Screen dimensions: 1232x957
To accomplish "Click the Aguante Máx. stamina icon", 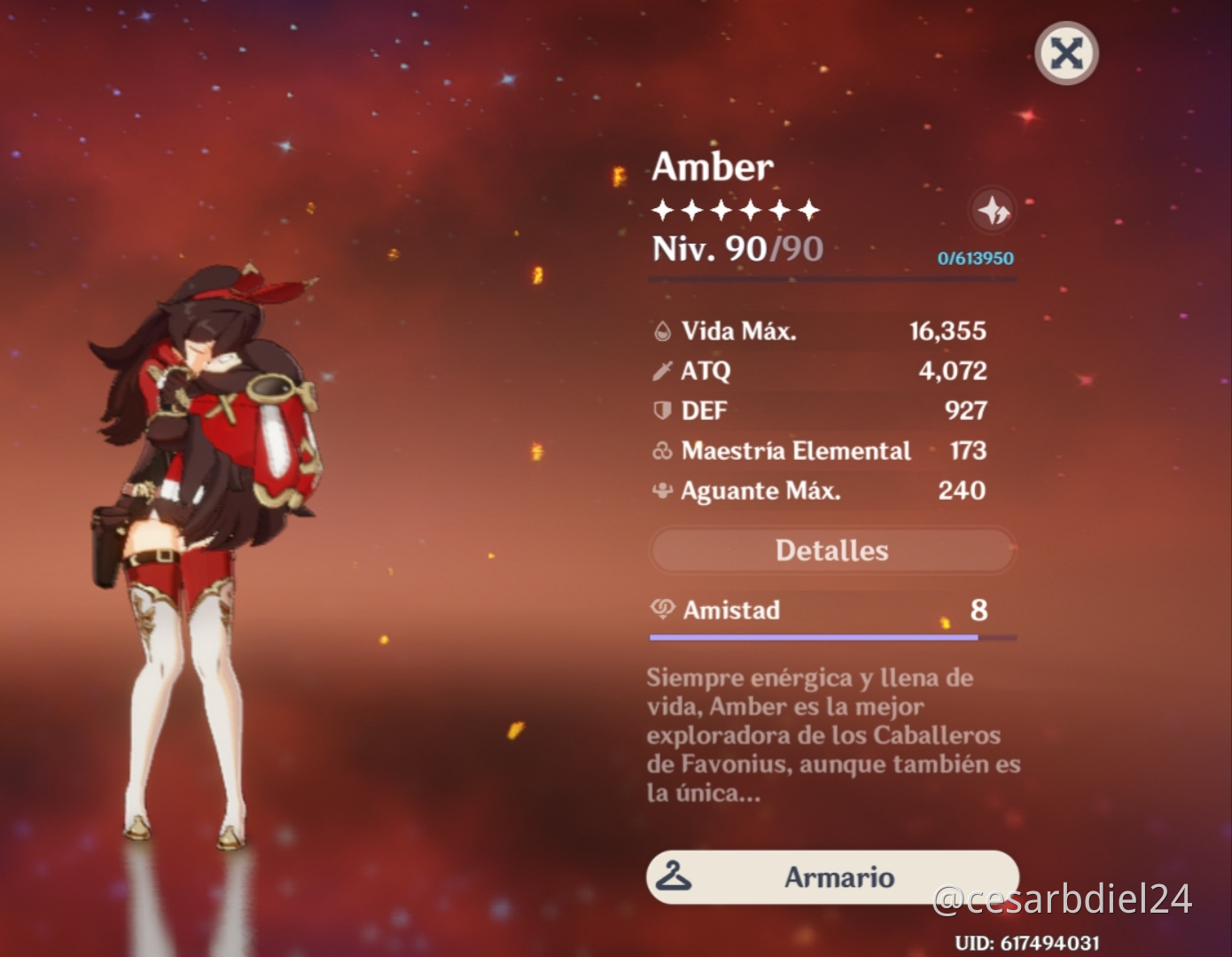I will pyautogui.click(x=661, y=491).
